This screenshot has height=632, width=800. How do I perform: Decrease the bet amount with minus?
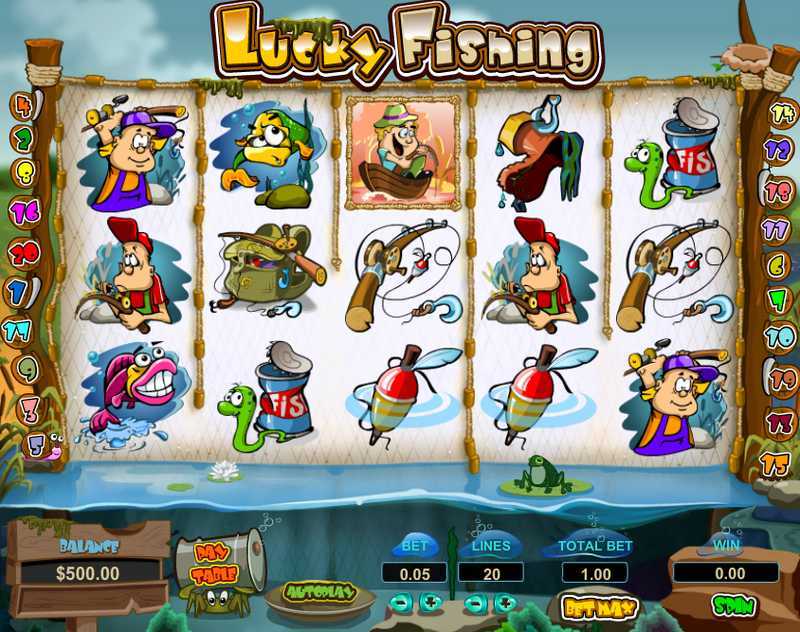point(400,602)
